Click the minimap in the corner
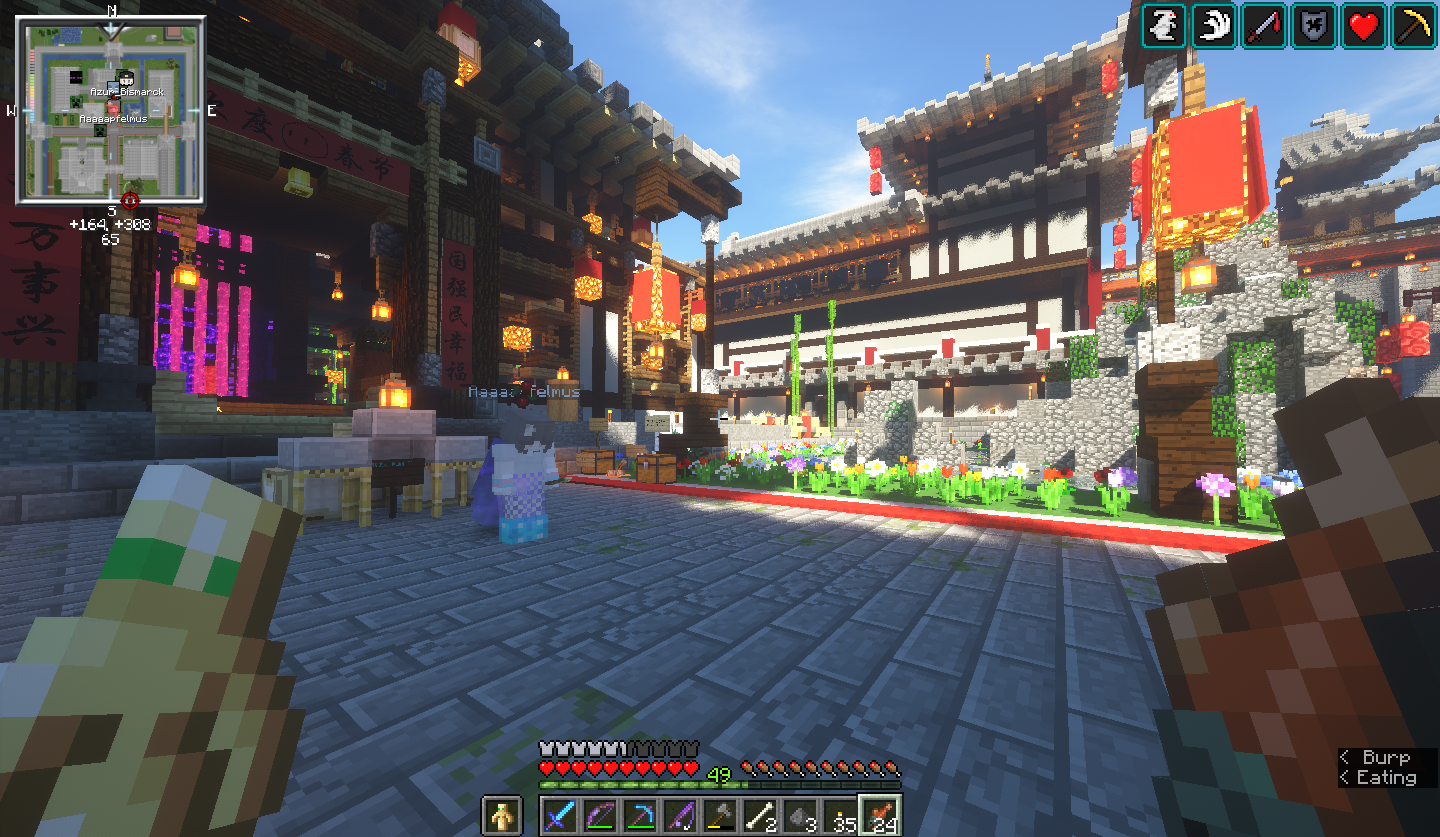The width and height of the screenshot is (1440, 837). pyautogui.click(x=112, y=112)
